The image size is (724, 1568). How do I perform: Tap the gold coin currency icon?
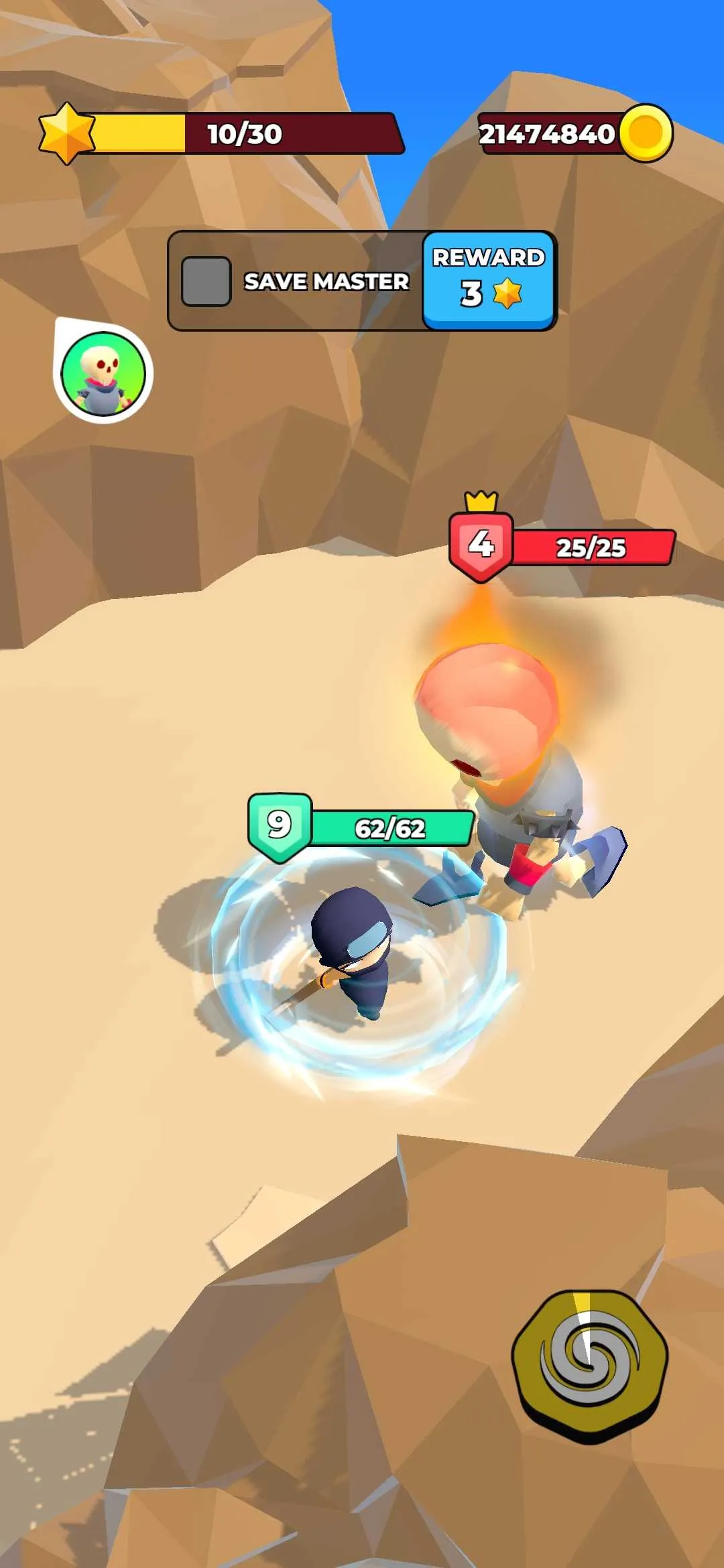pos(646,133)
